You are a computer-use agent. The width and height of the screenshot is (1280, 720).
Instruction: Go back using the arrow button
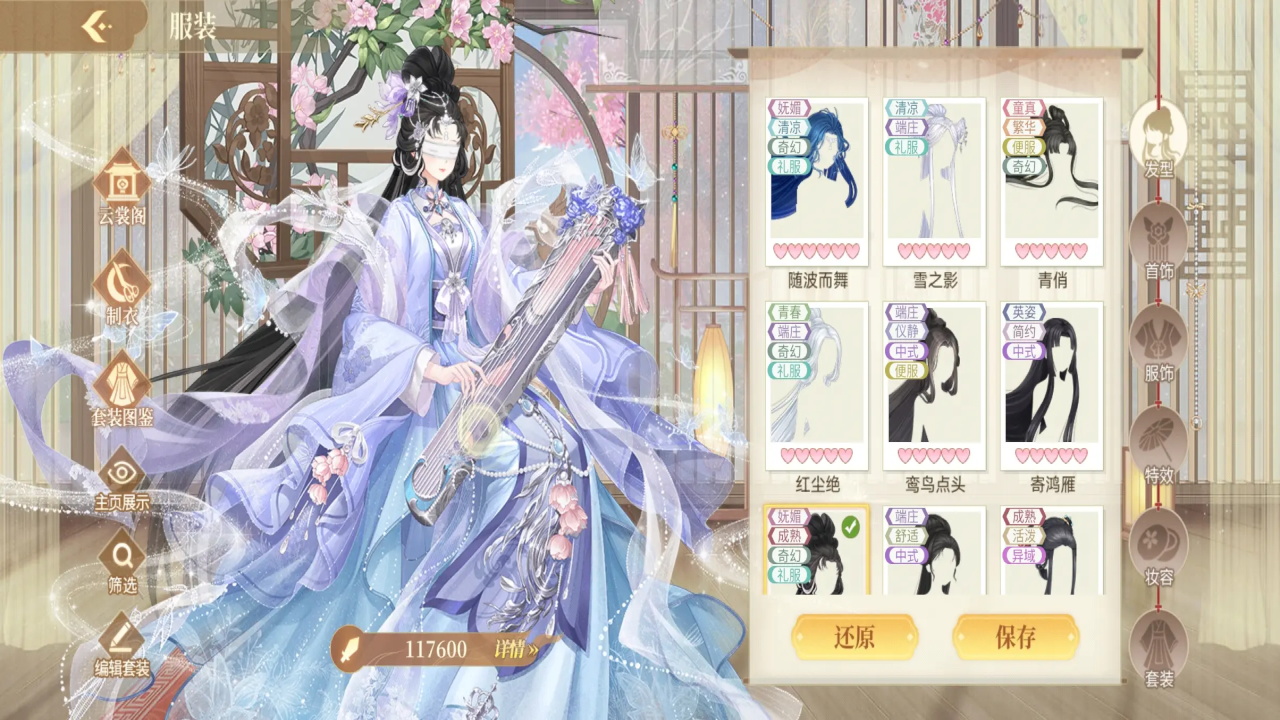[x=95, y=26]
